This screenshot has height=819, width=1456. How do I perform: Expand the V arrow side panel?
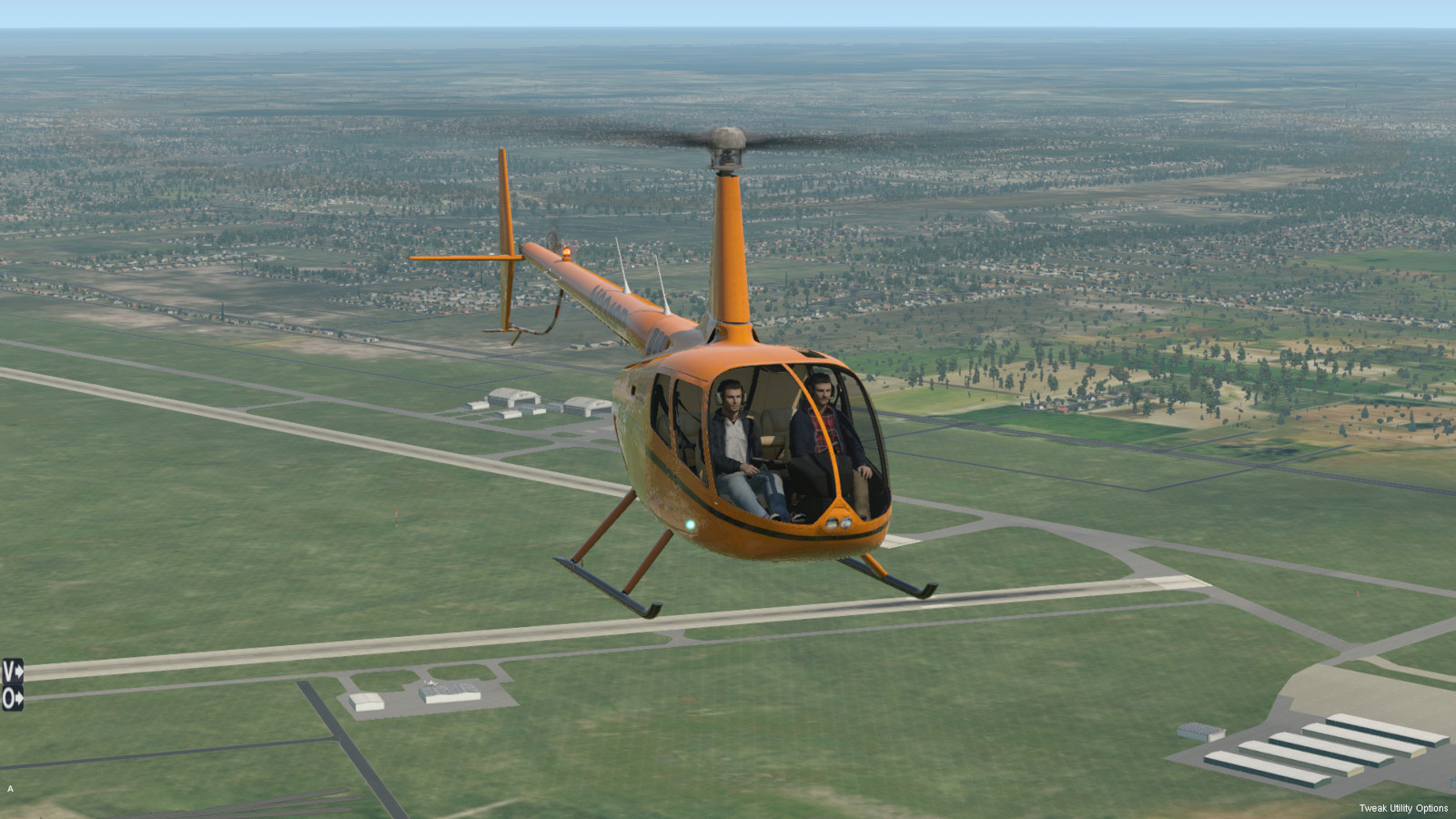(x=12, y=672)
